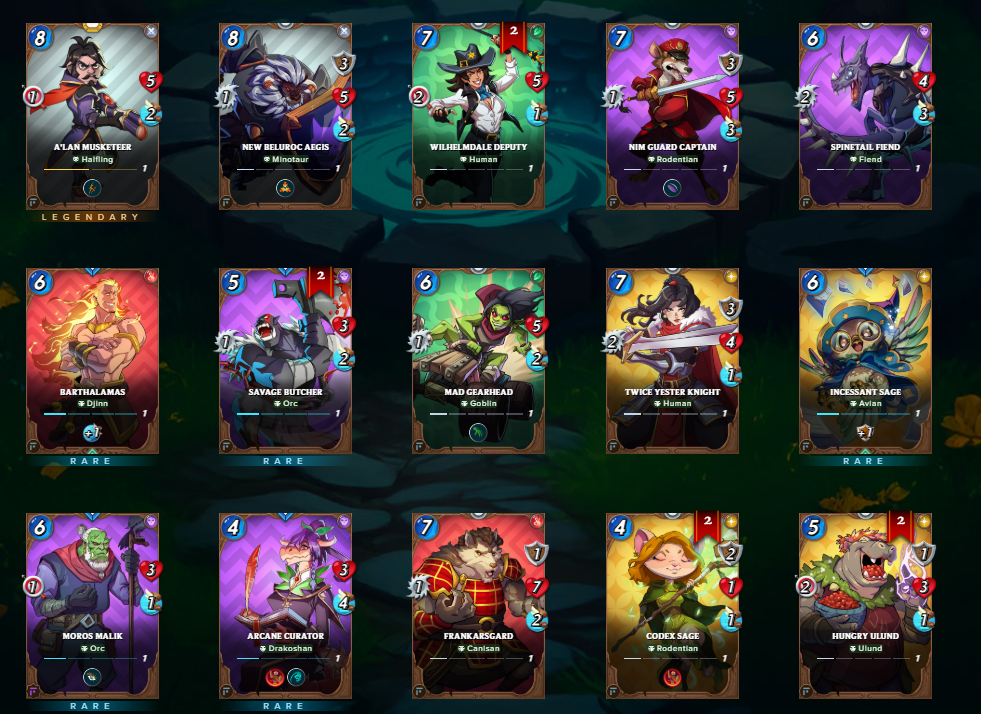Select the Twice Yester Knight card

coord(672,360)
